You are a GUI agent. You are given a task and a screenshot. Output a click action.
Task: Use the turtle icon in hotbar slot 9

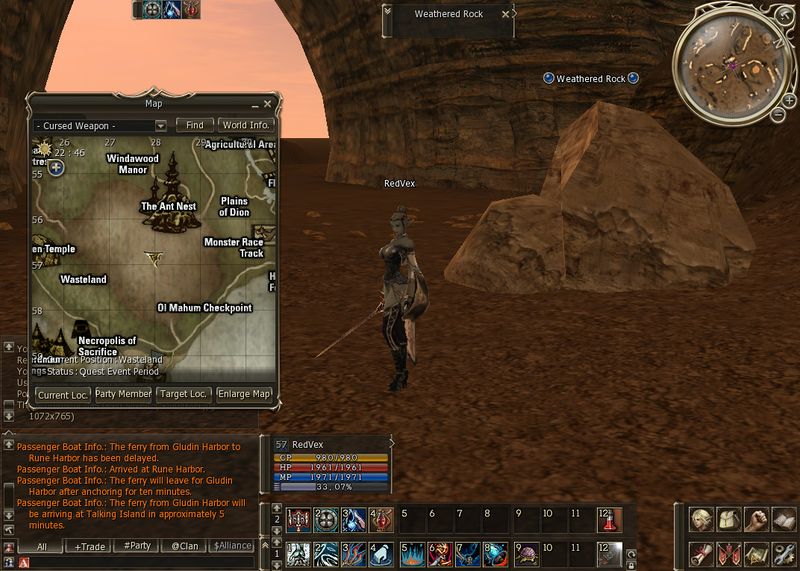pos(525,553)
